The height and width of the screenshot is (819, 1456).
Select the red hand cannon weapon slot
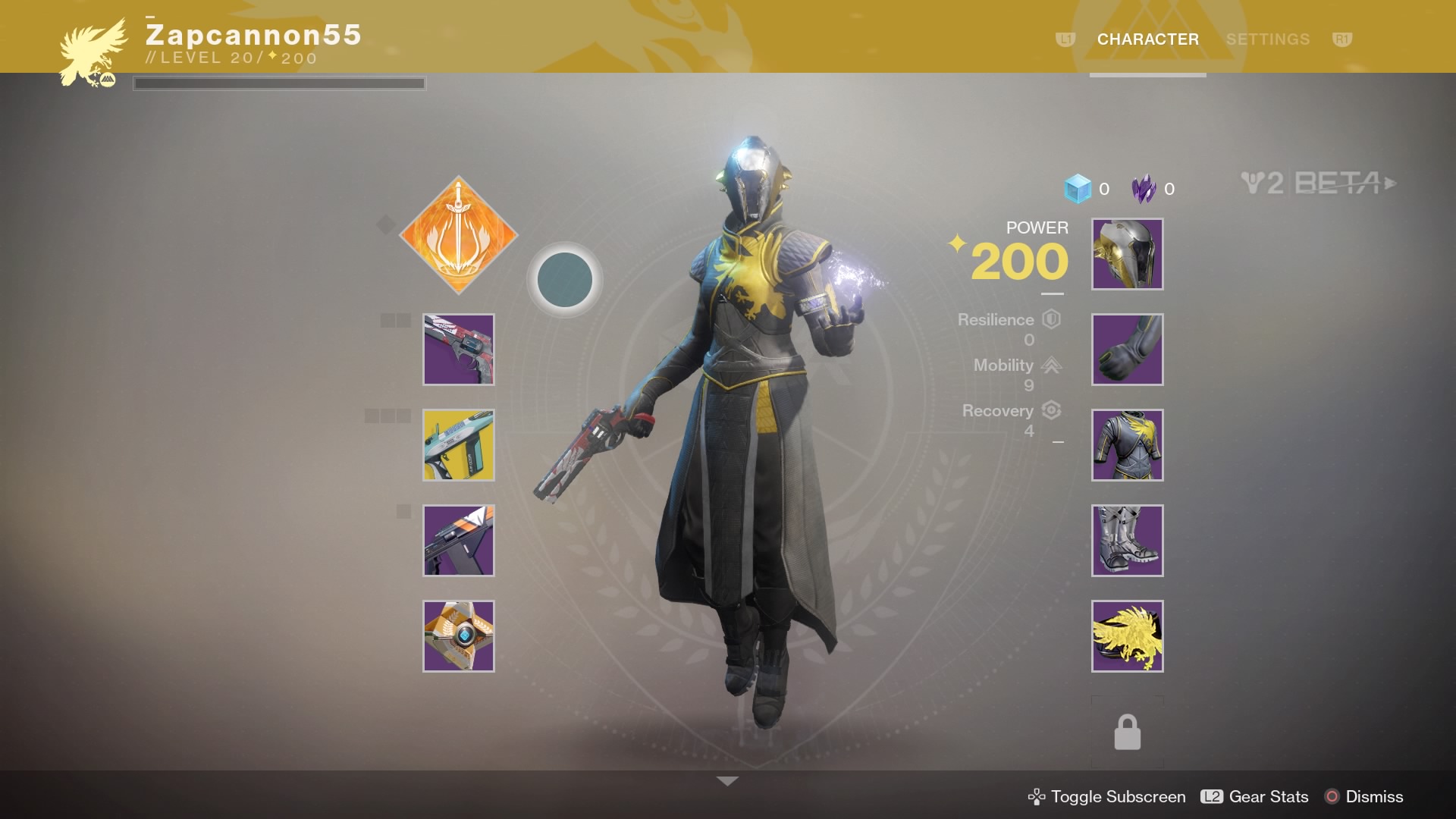[459, 350]
